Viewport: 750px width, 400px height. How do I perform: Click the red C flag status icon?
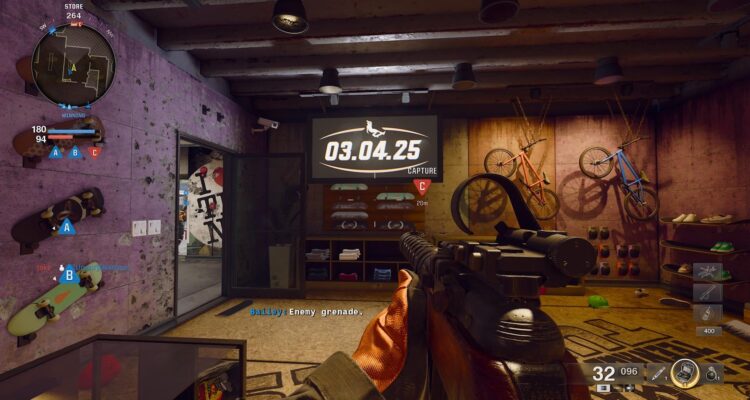point(95,152)
